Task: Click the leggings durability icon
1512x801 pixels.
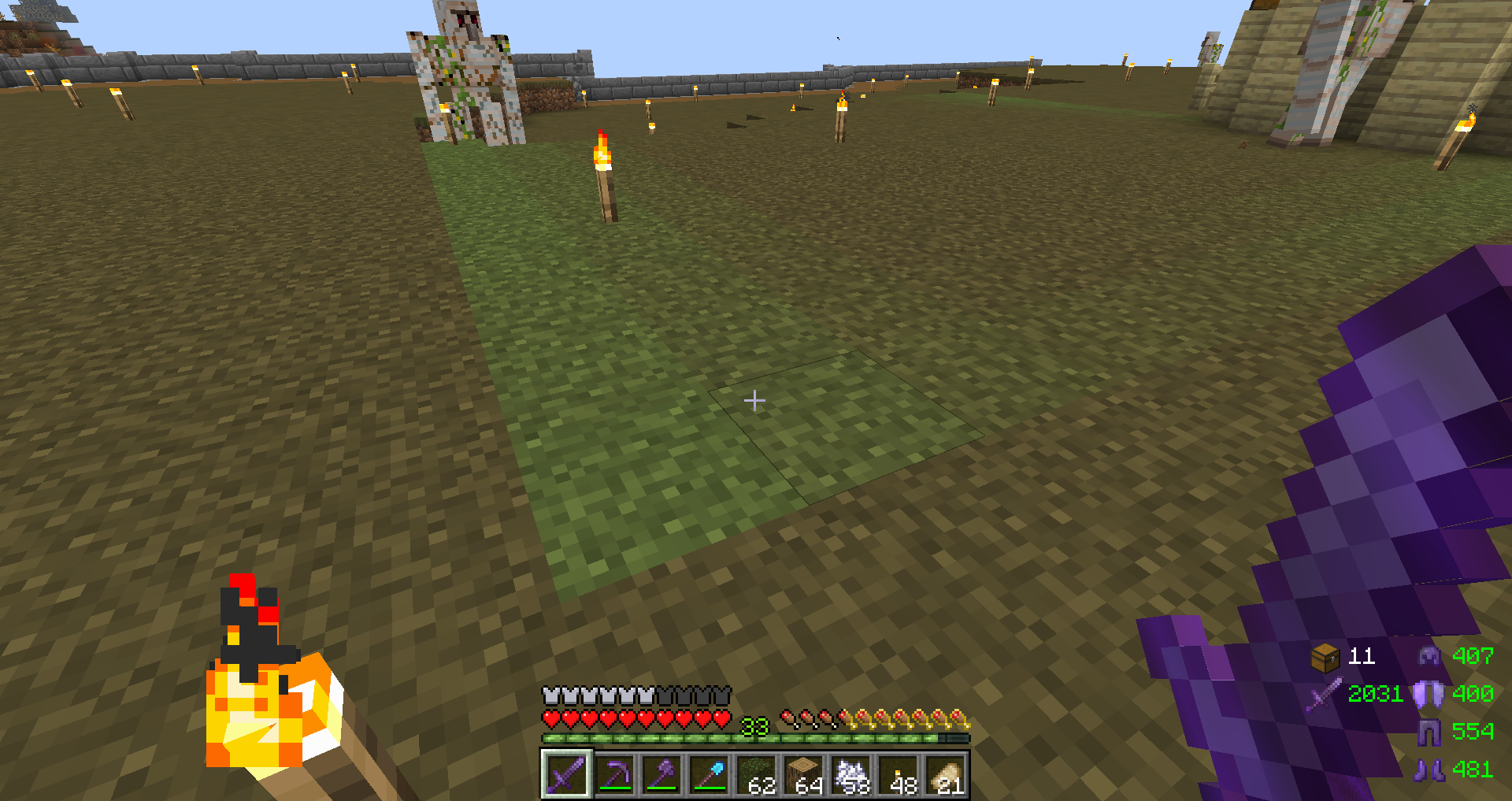Action: pos(1429,732)
